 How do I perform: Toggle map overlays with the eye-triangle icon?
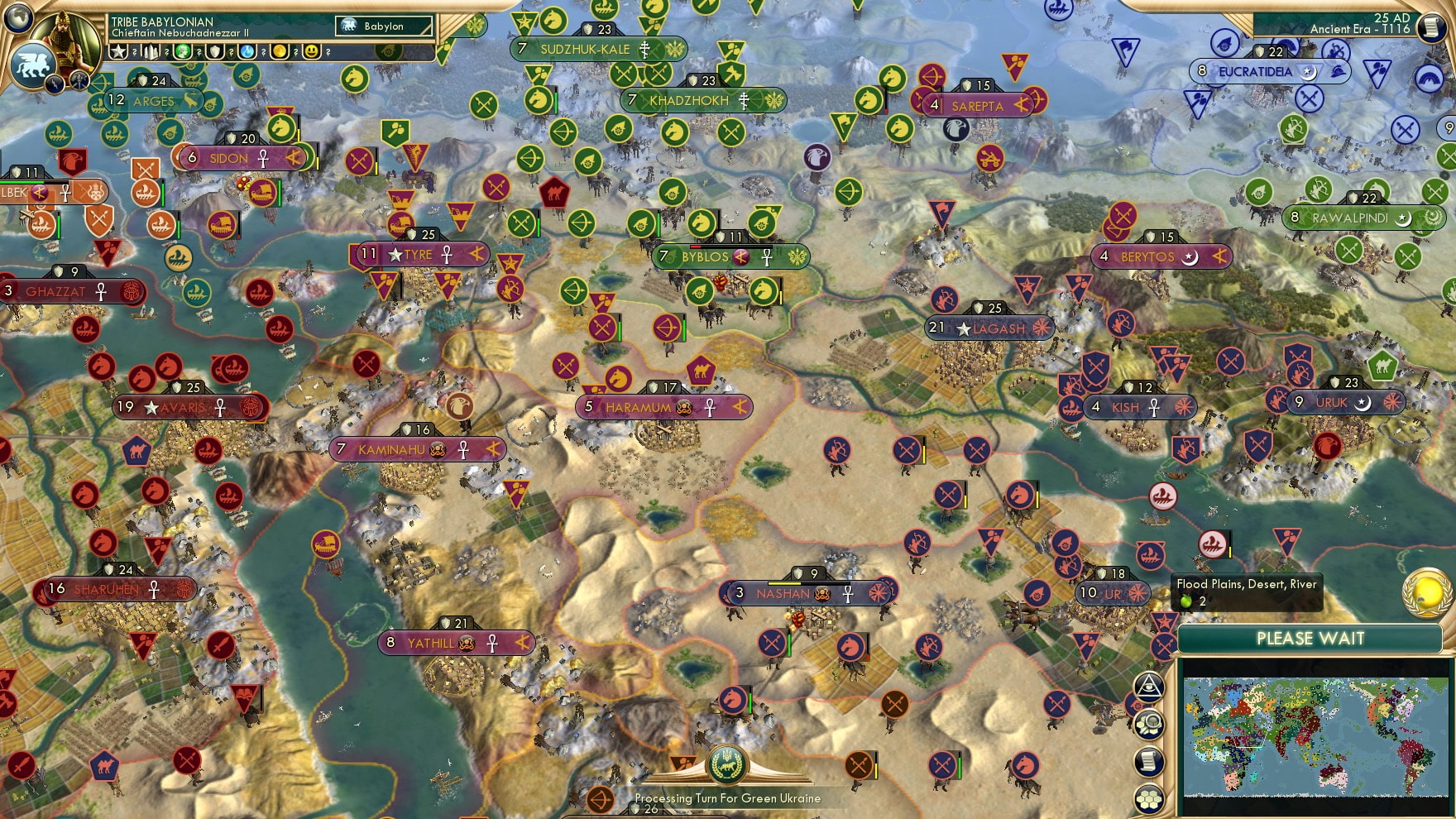coord(1149,687)
